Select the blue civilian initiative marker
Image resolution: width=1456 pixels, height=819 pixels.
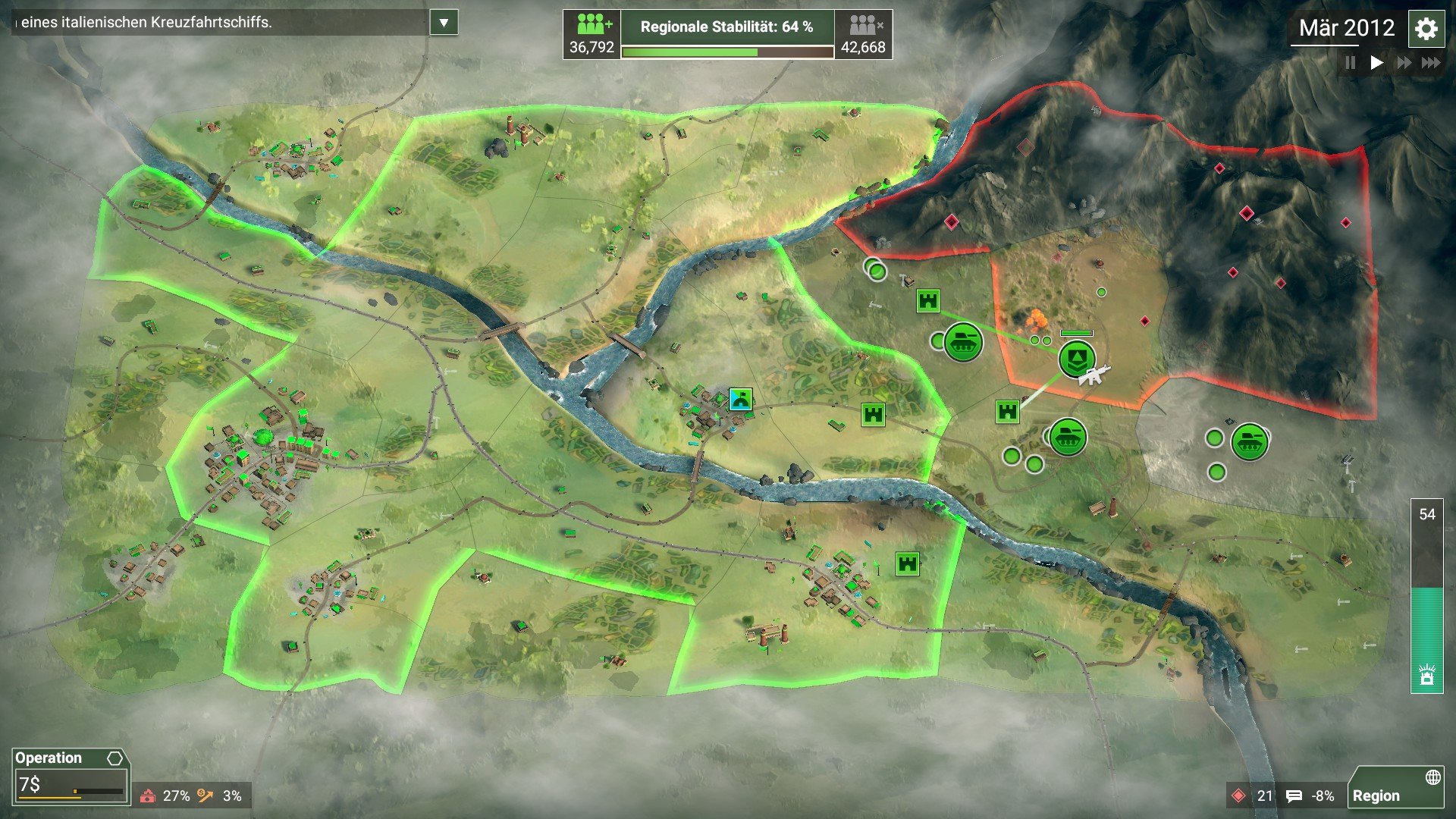coord(740,399)
